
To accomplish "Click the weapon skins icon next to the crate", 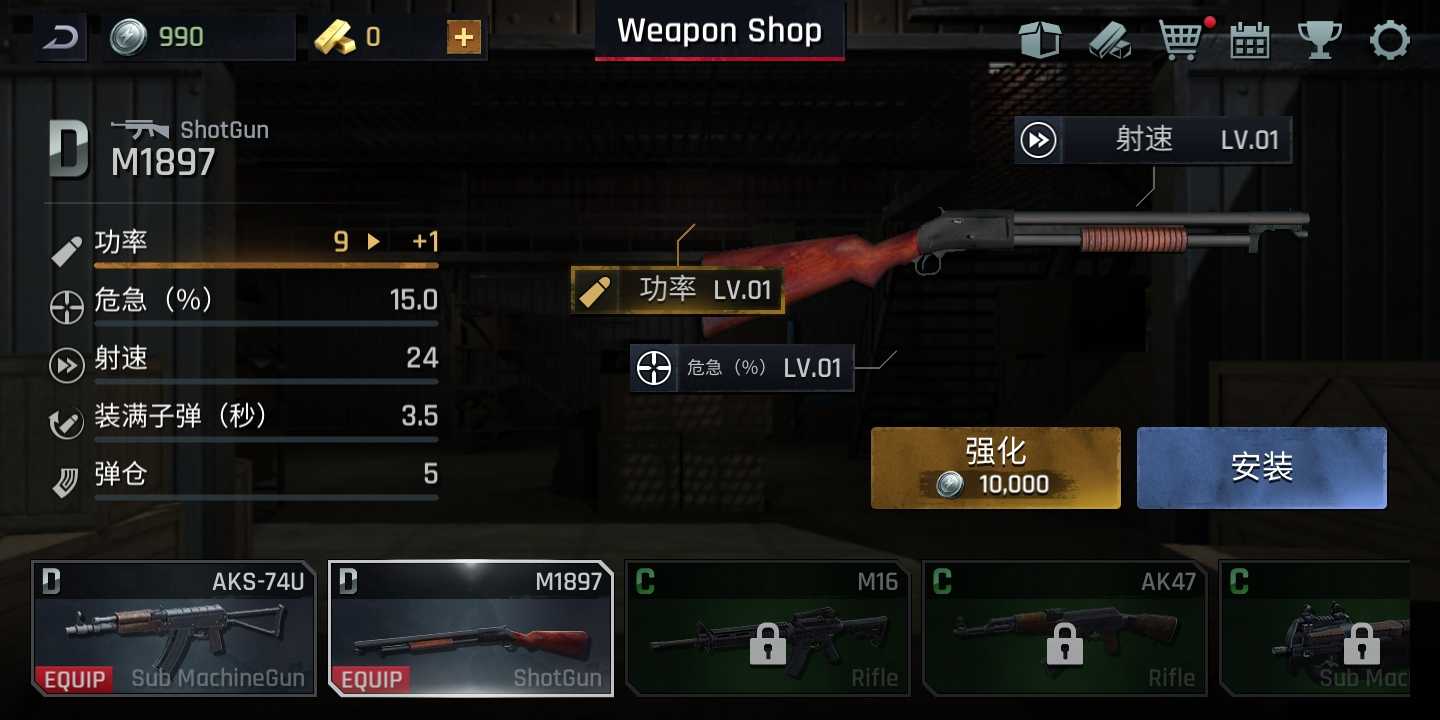I will pyautogui.click(x=1110, y=40).
